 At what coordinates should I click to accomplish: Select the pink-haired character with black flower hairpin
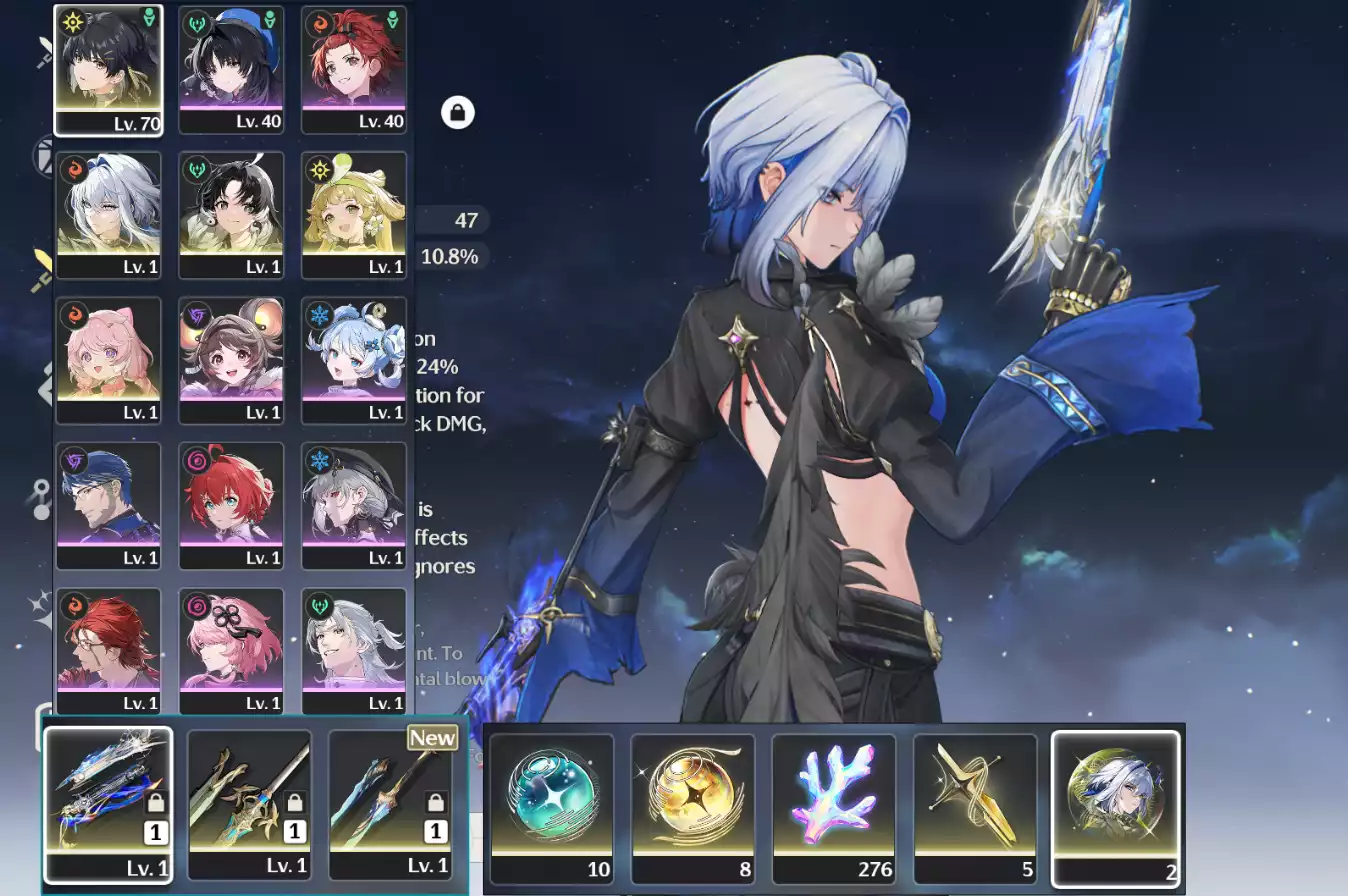click(x=231, y=650)
